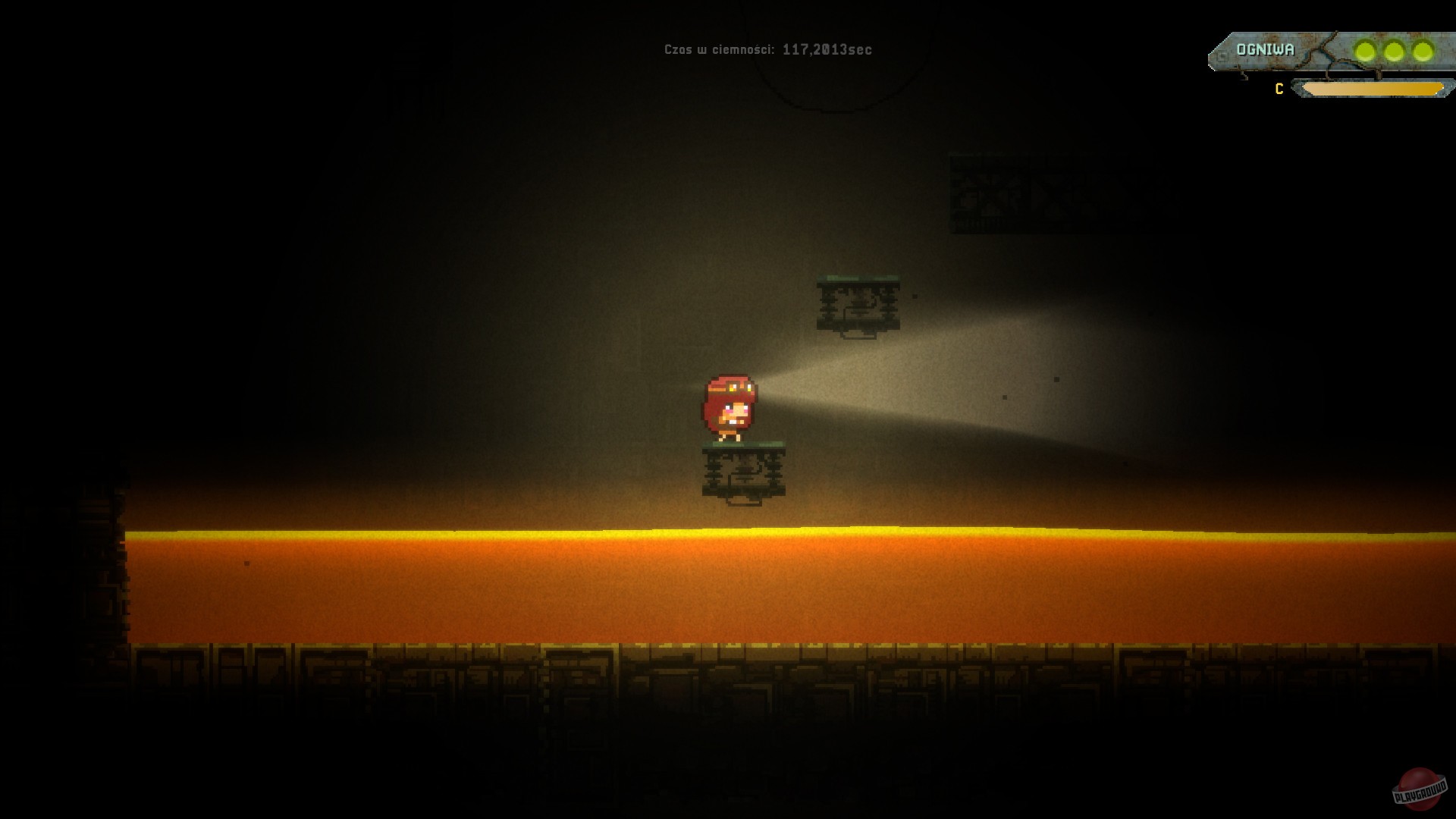
Task: Click the rightmost green OGNIWA cell
Action: click(x=1421, y=51)
